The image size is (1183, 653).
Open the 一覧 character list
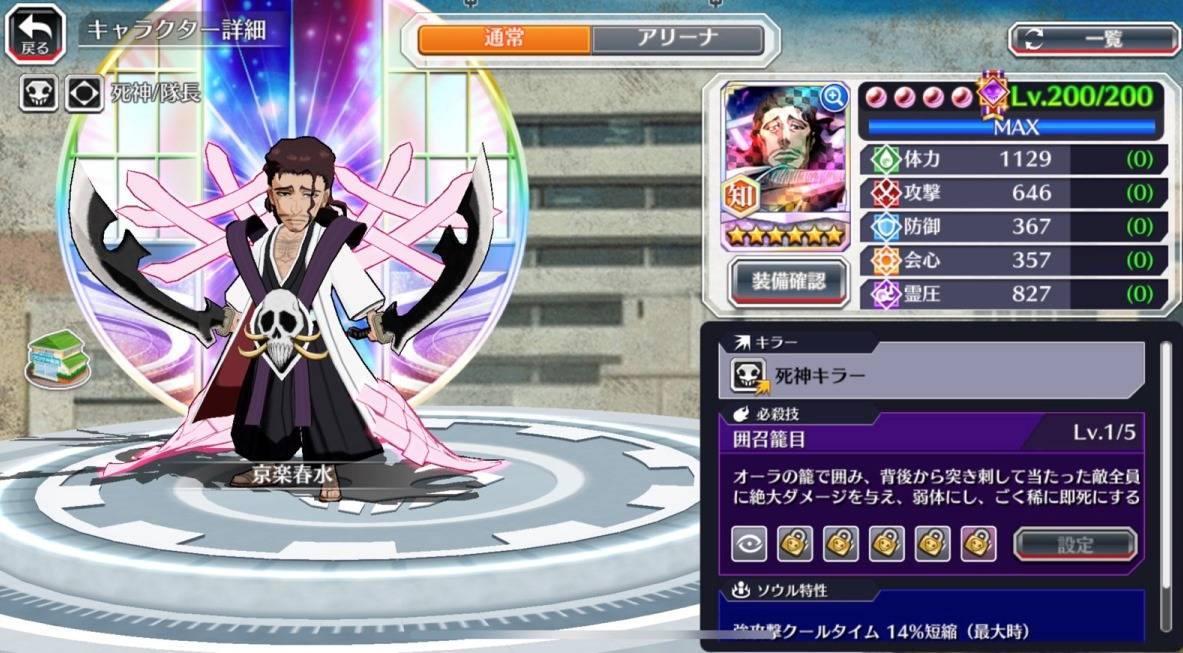click(x=1094, y=40)
